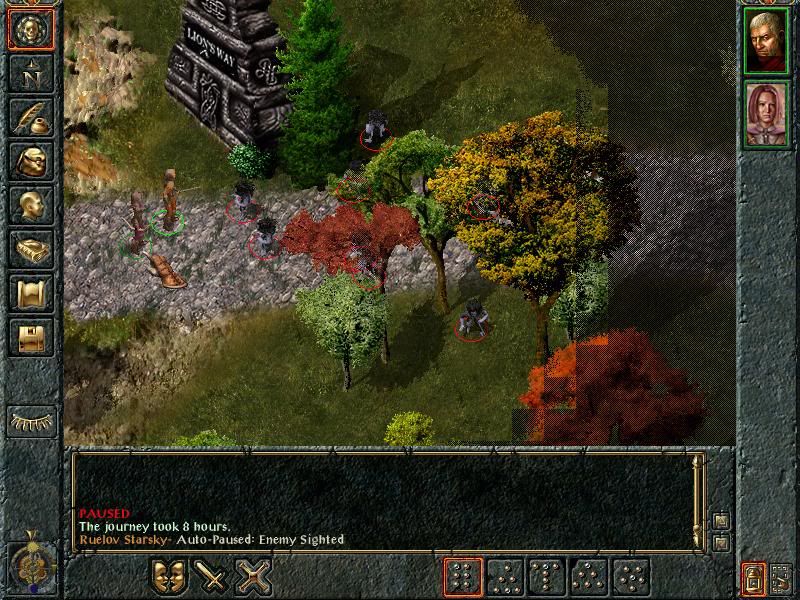Image resolution: width=800 pixels, height=600 pixels.
Task: Choose the talk action with the masks icon
Action: (170, 577)
